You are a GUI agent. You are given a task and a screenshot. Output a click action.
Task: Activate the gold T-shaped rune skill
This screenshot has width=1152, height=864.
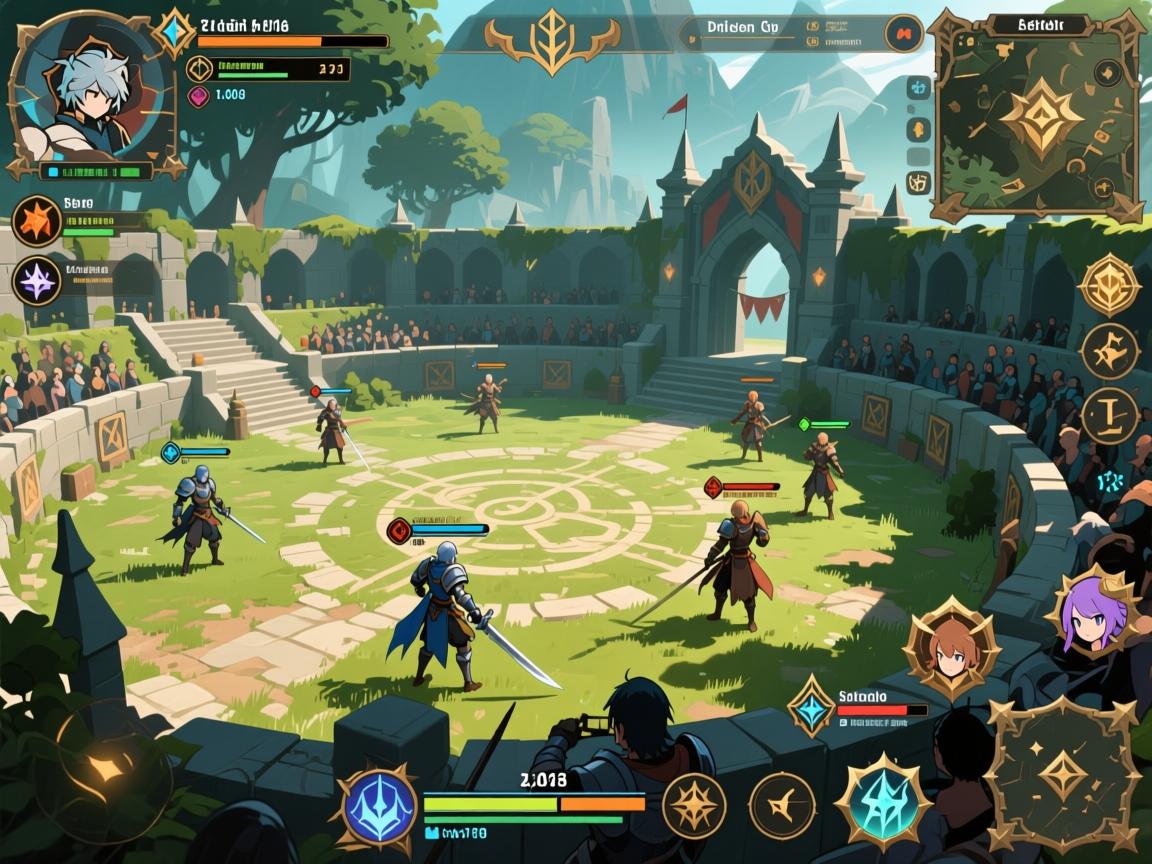point(1109,415)
